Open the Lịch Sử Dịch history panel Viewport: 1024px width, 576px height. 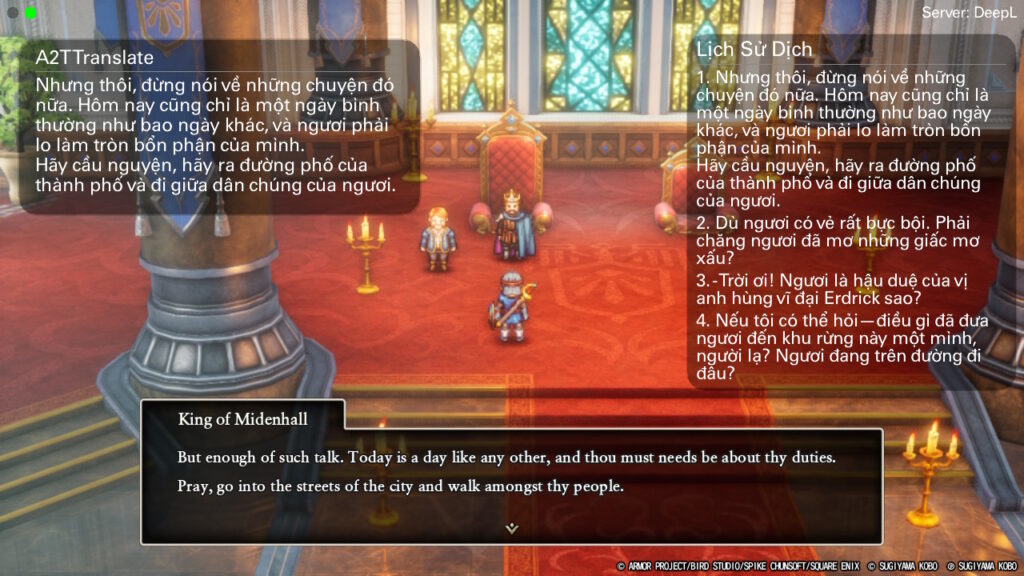(755, 49)
